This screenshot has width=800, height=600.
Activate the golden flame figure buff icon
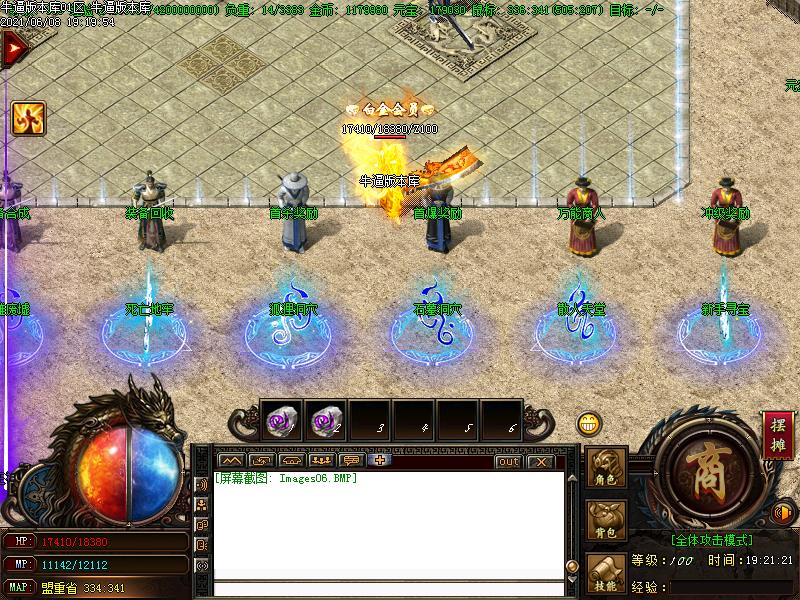click(x=28, y=119)
